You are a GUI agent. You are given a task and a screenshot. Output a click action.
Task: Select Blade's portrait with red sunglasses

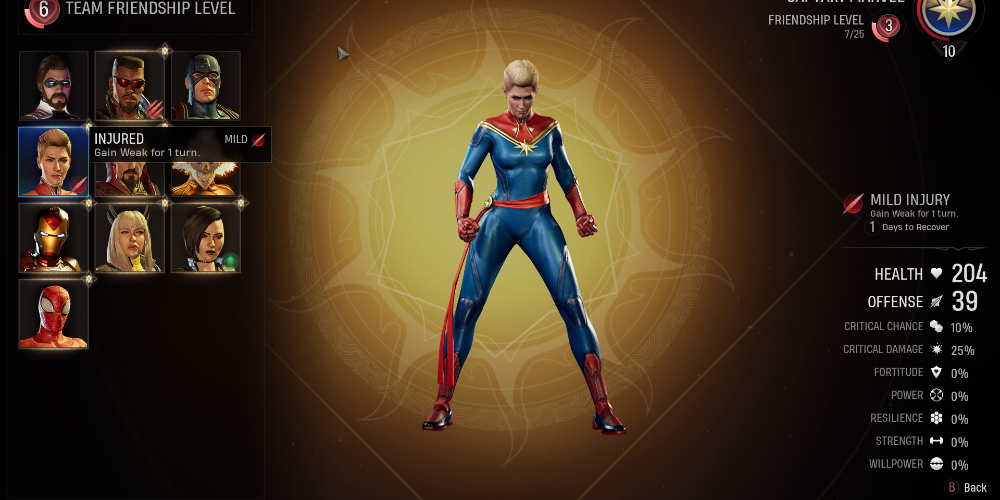(x=129, y=86)
